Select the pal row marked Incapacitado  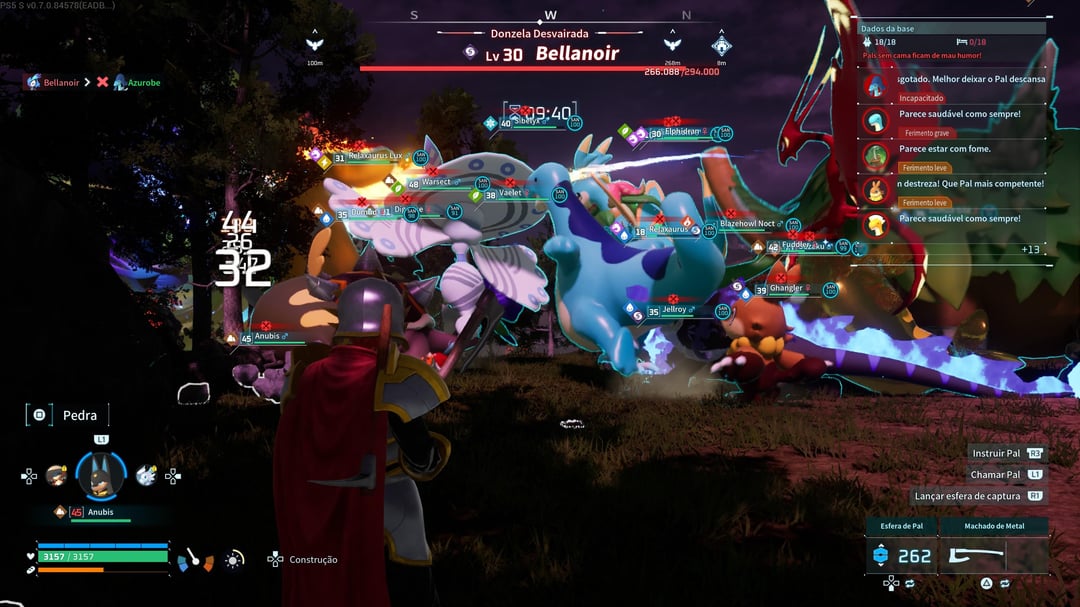click(955, 88)
